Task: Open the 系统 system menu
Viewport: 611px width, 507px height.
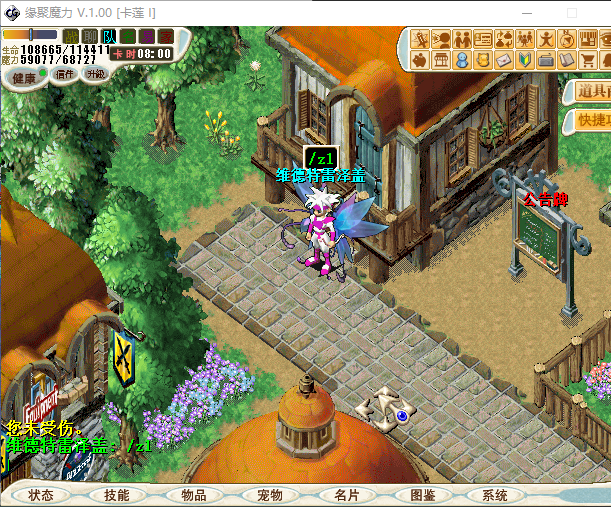Action: point(494,495)
